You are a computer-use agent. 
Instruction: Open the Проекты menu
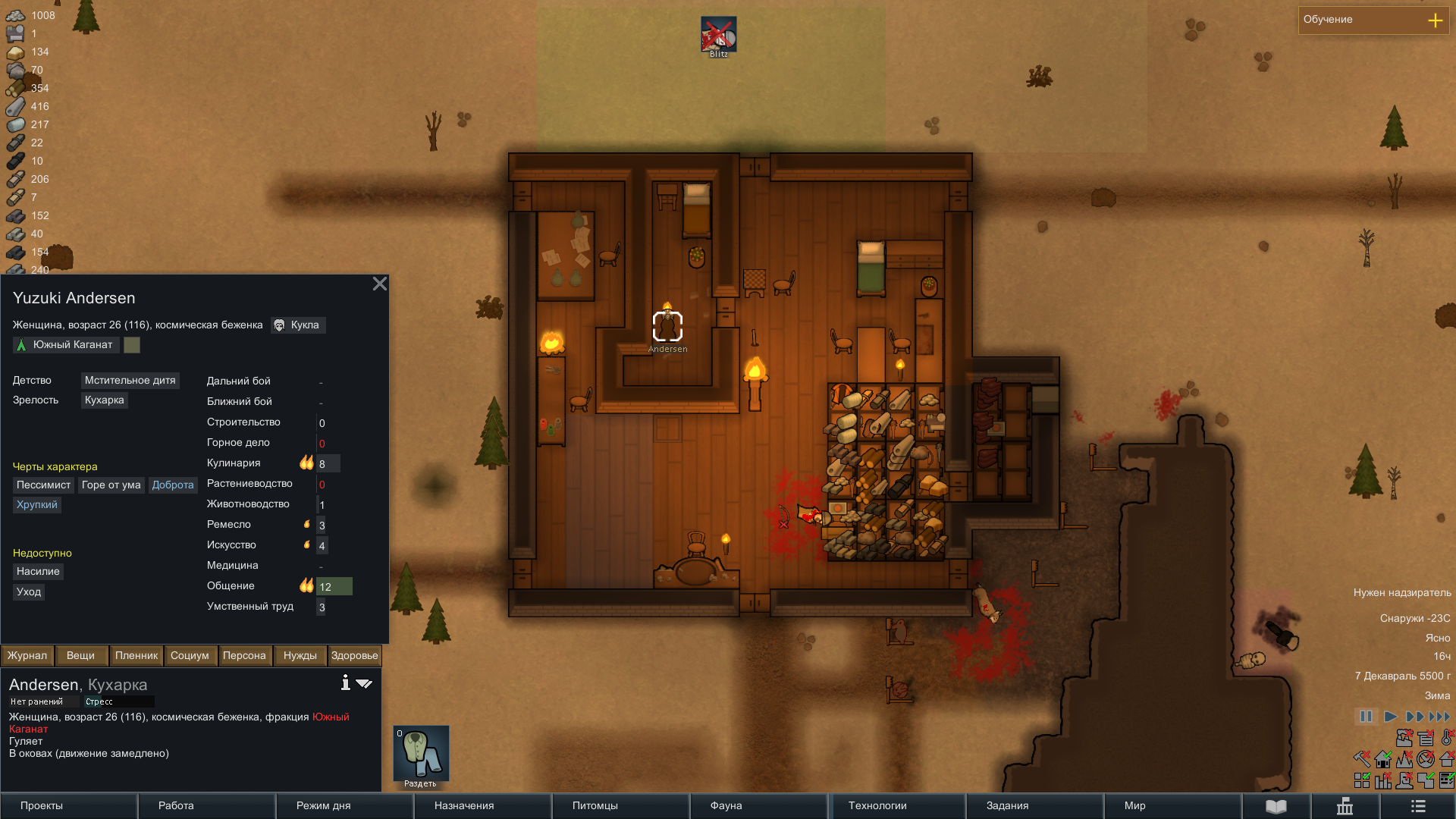click(68, 805)
